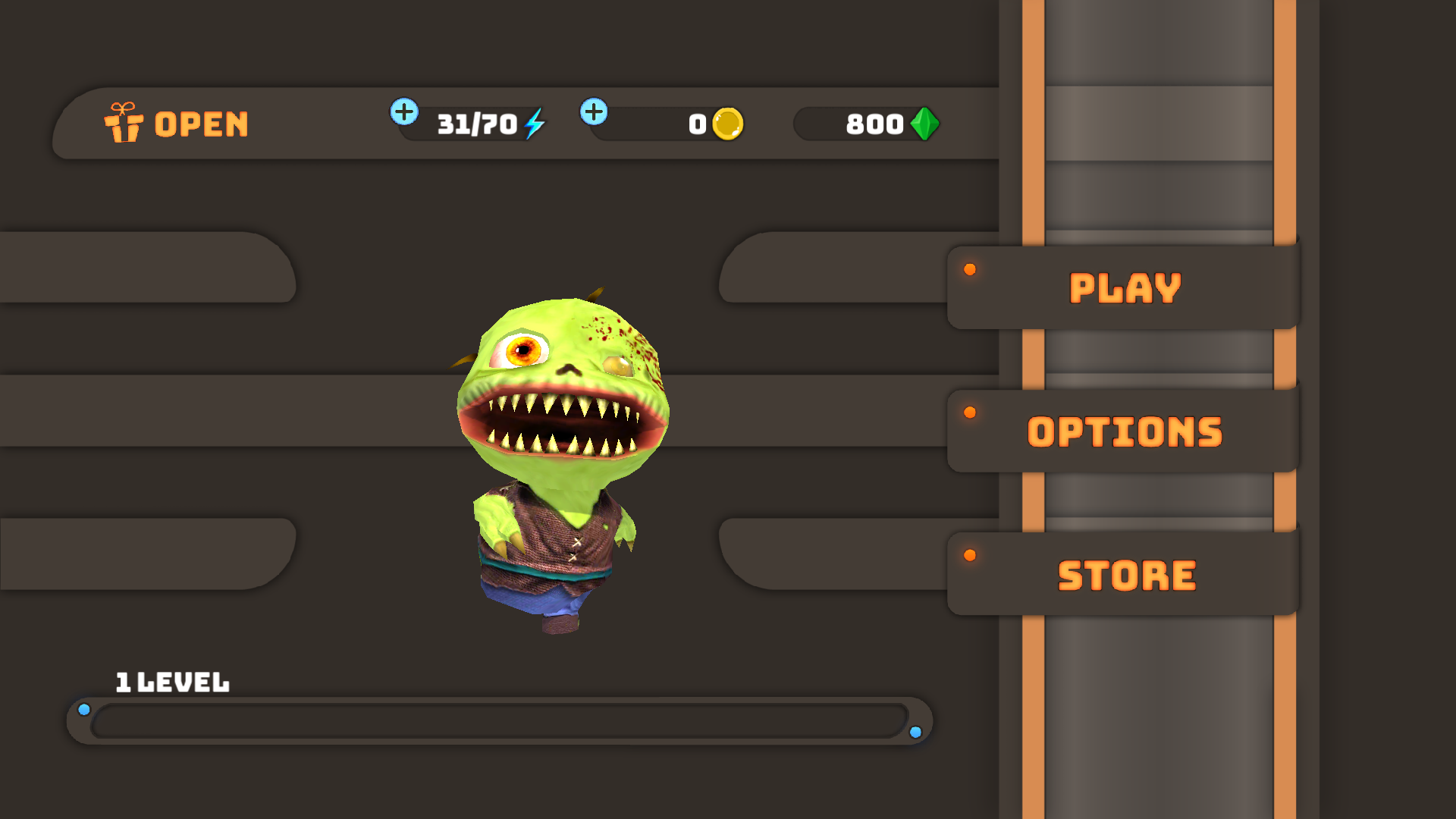Select the blue dot right of the level bar

pos(917,733)
